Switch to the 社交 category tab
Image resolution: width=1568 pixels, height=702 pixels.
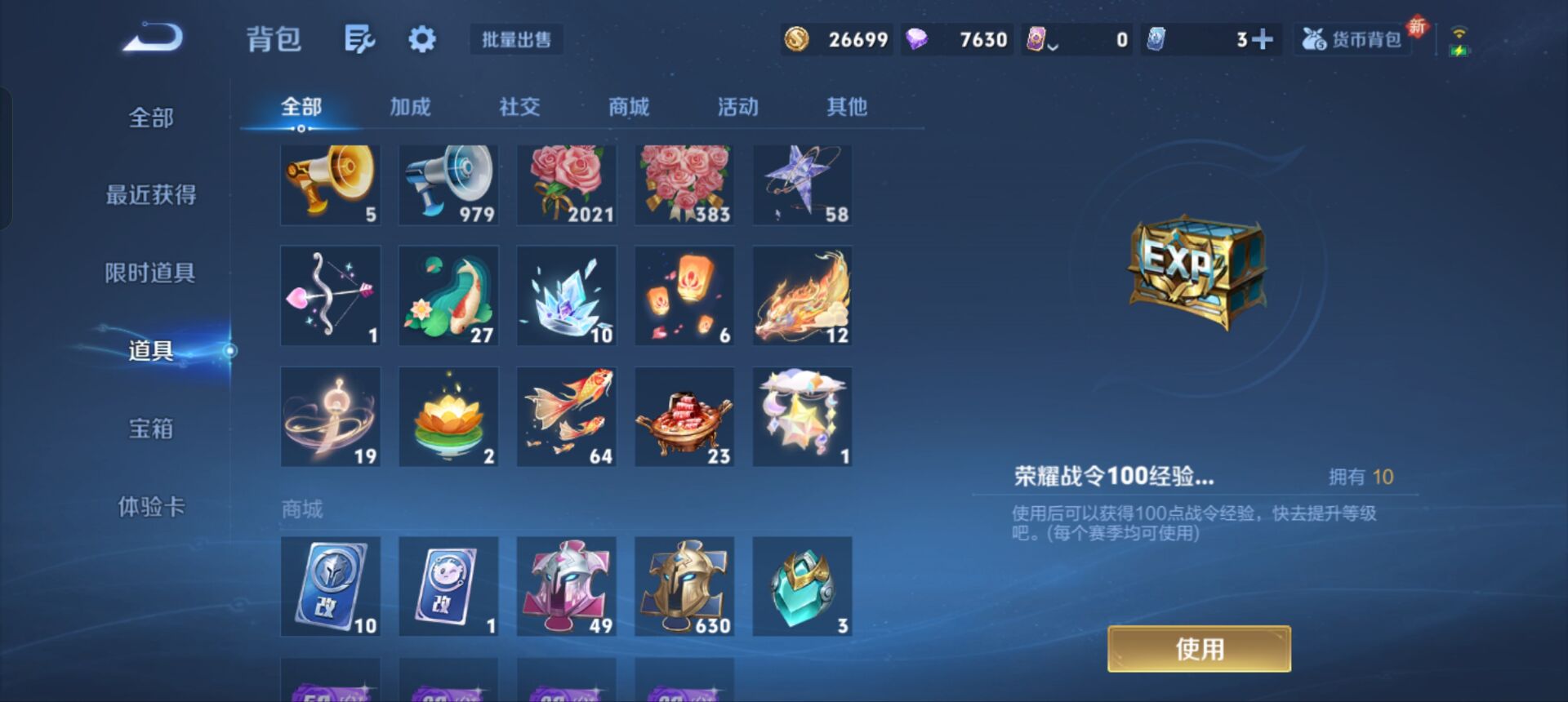click(520, 106)
